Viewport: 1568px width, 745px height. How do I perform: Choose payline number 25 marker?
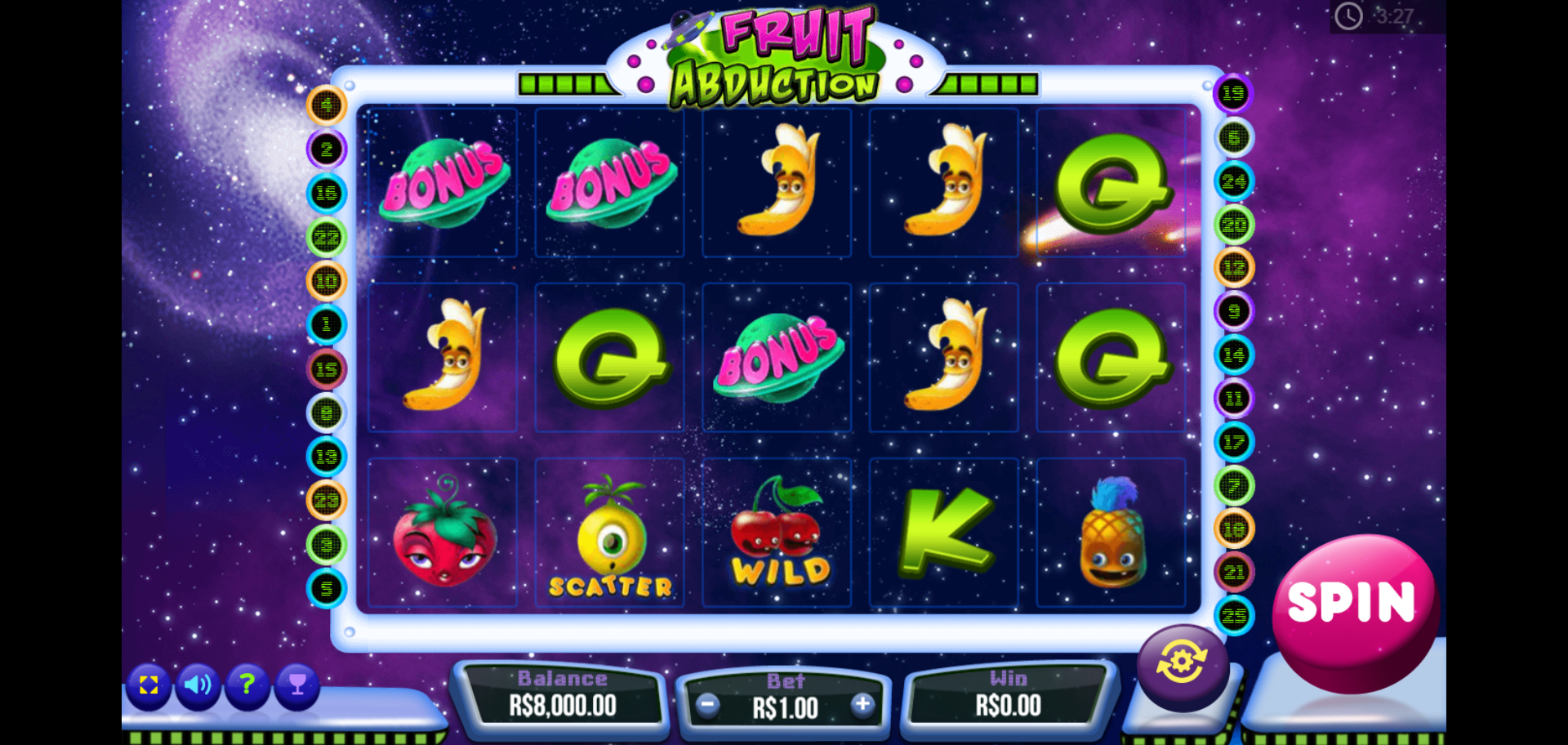[x=1233, y=615]
